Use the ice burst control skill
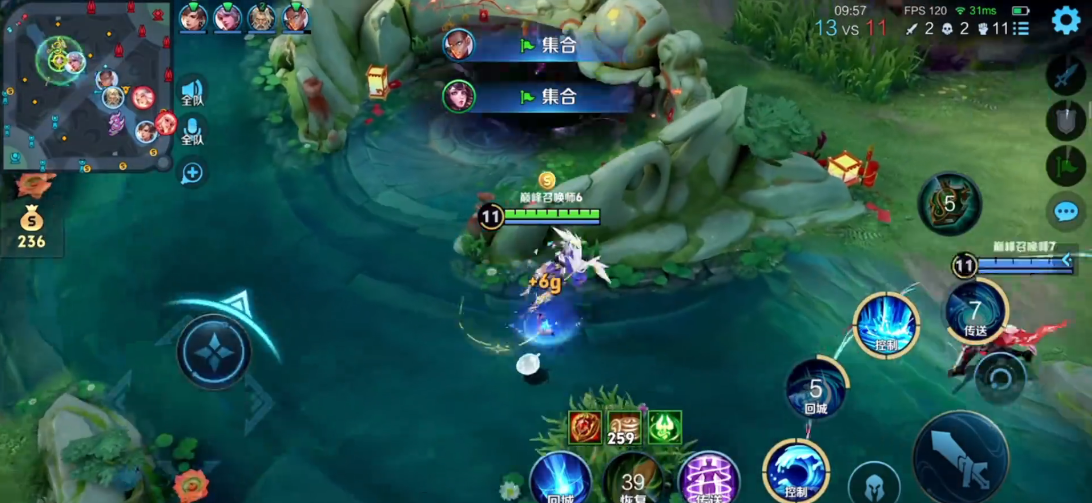 pos(885,324)
